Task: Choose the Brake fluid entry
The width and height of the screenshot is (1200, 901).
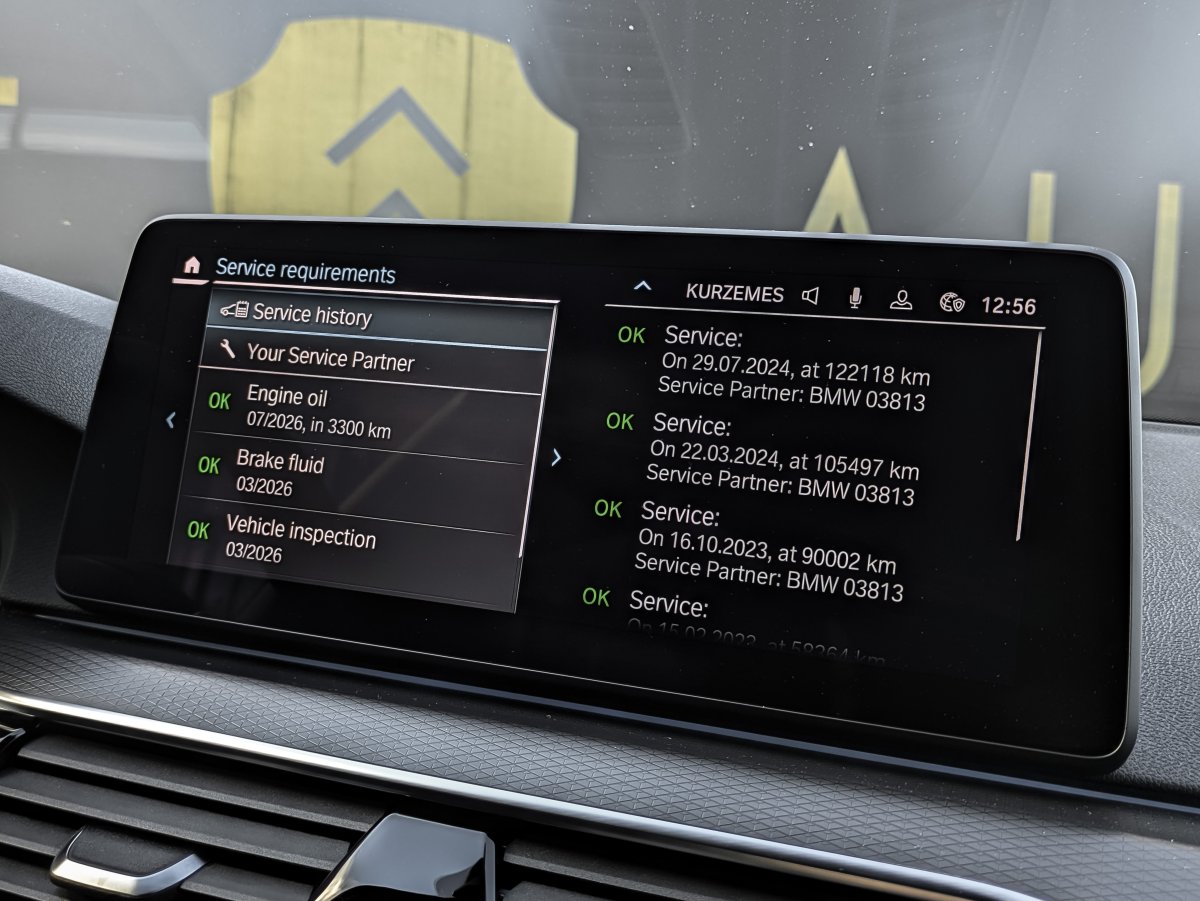Action: point(280,473)
